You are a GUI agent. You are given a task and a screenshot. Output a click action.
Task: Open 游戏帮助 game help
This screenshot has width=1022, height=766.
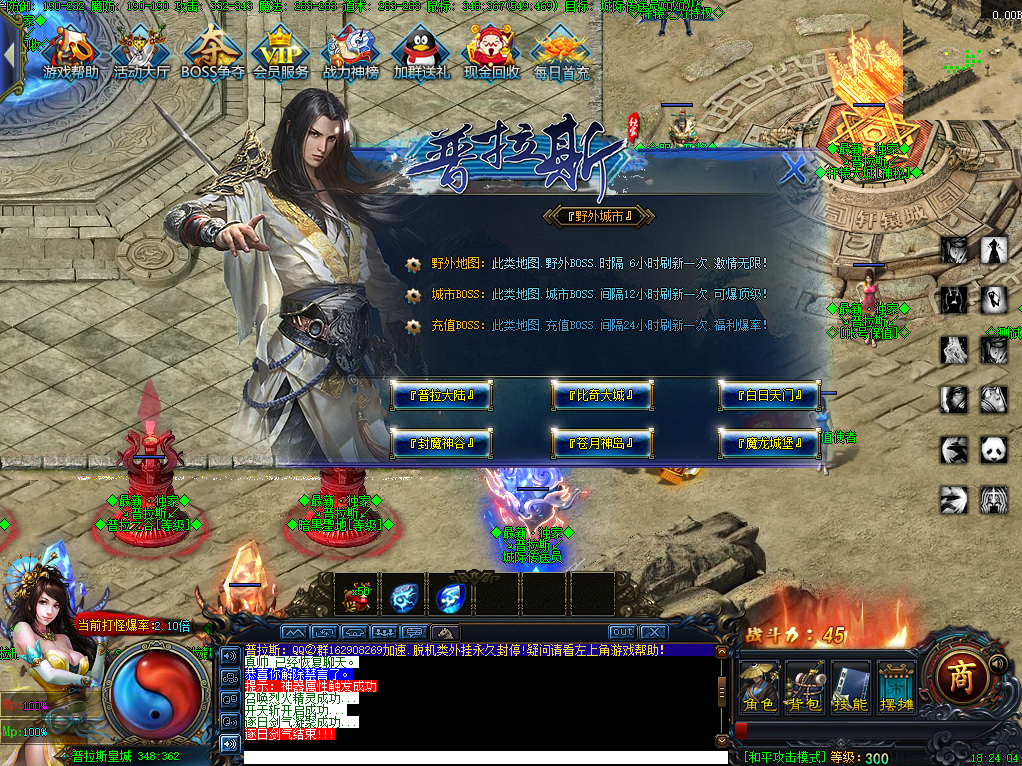click(71, 52)
